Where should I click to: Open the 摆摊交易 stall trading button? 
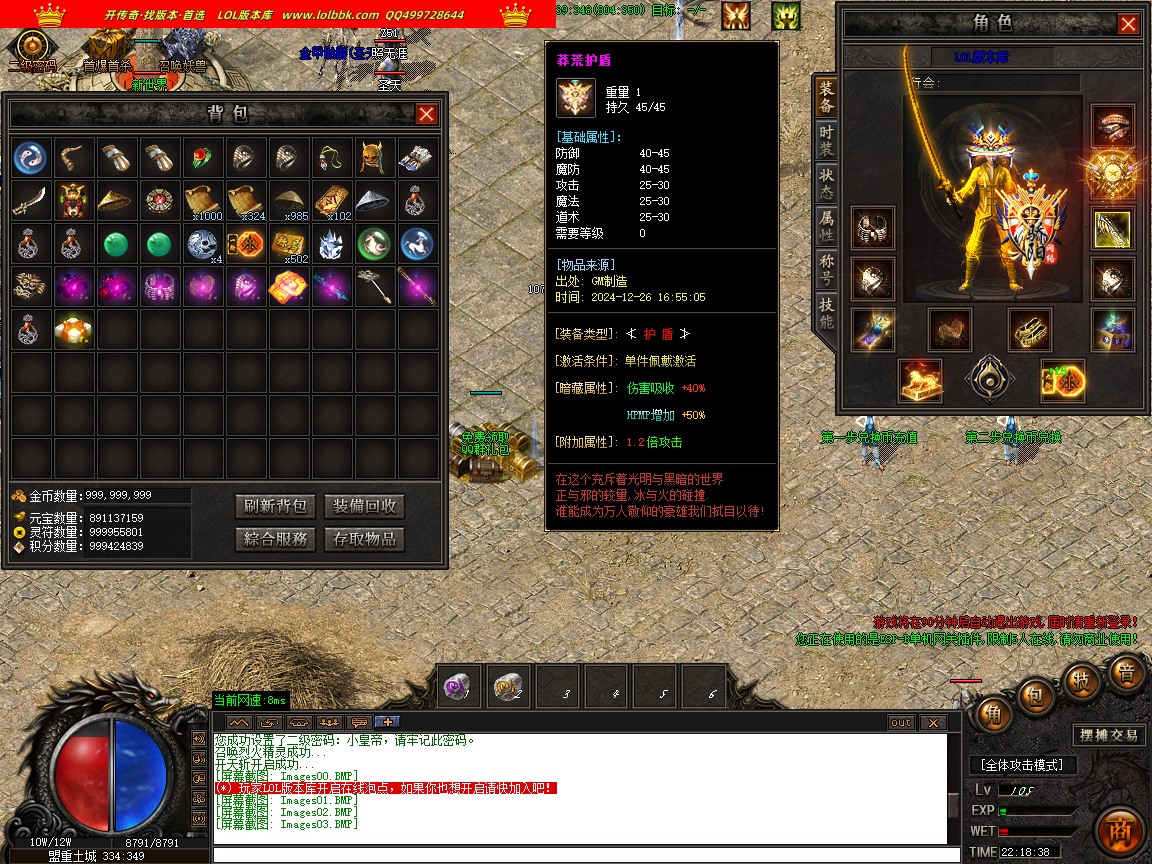[1108, 735]
